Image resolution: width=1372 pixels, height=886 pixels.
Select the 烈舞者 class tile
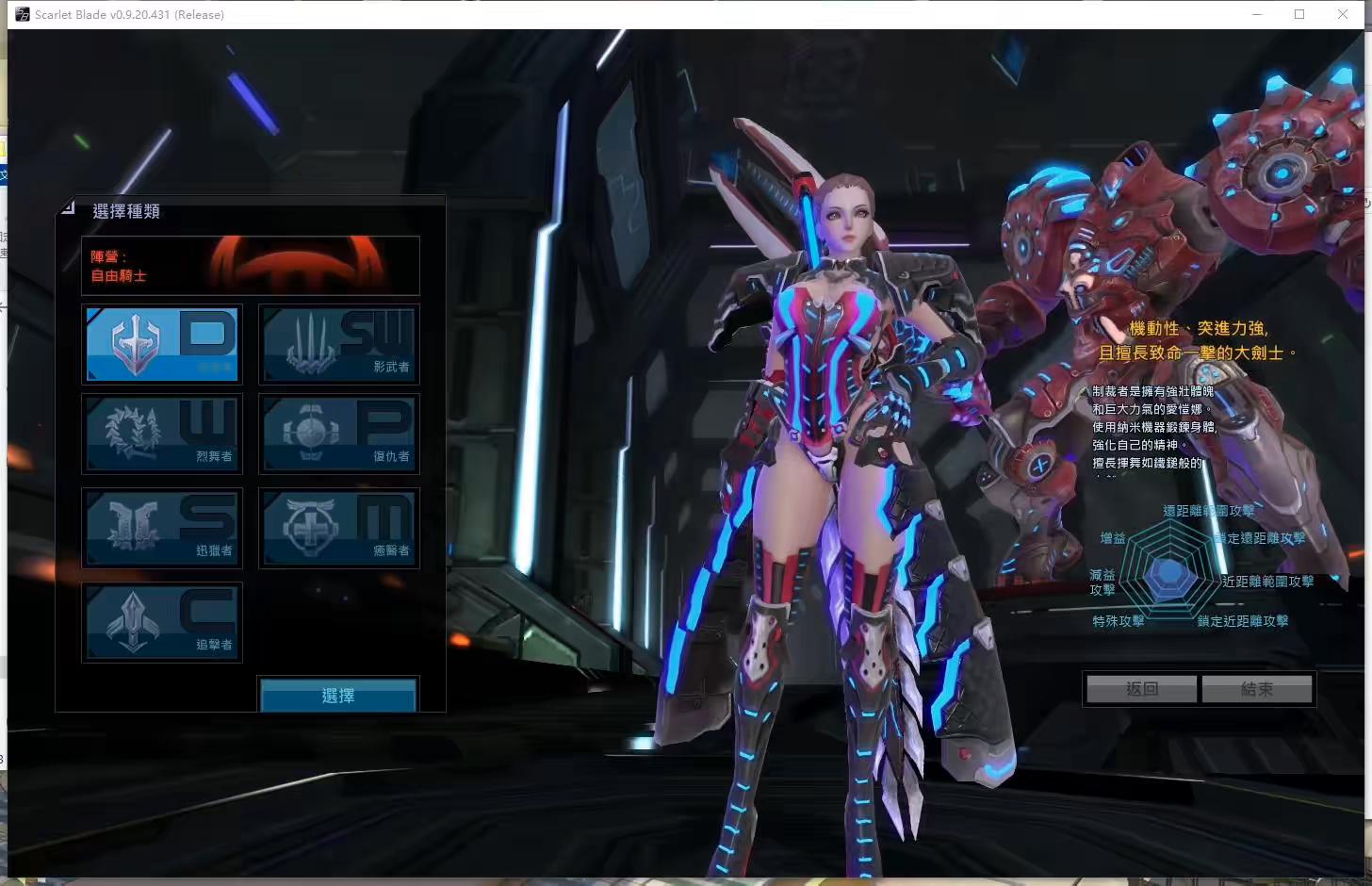tap(162, 434)
